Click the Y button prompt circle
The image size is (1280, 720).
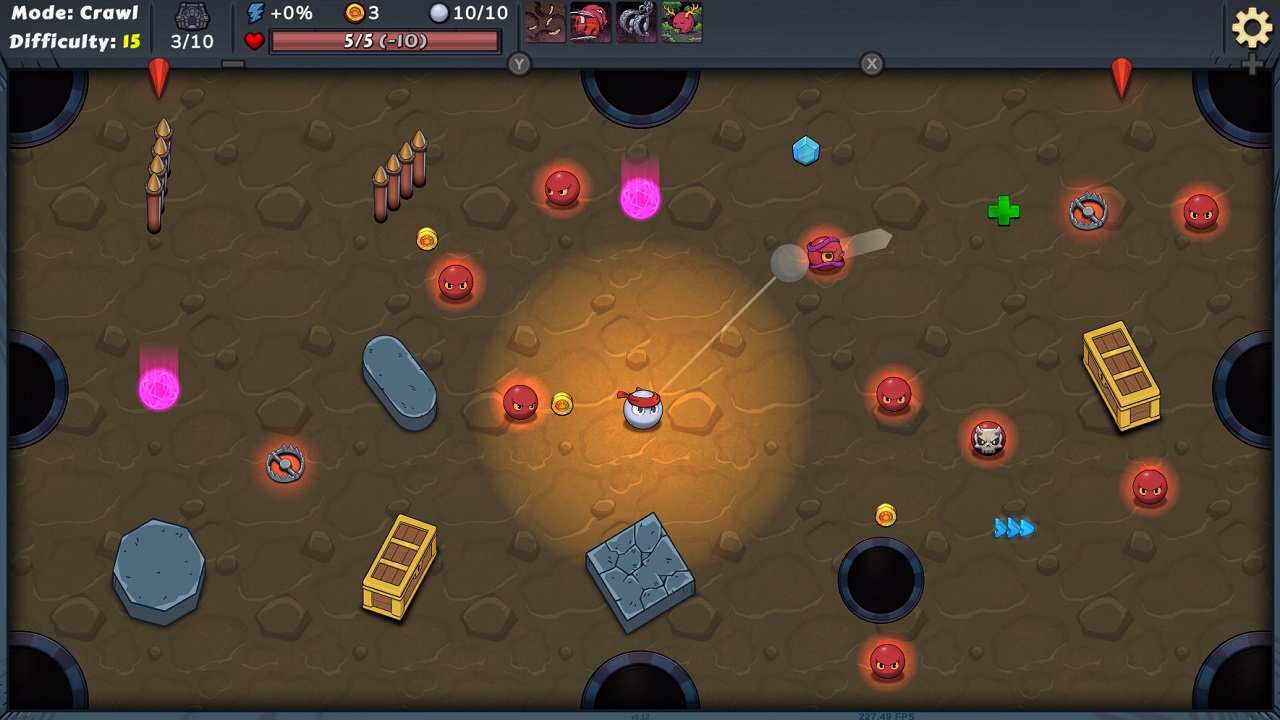coord(518,64)
